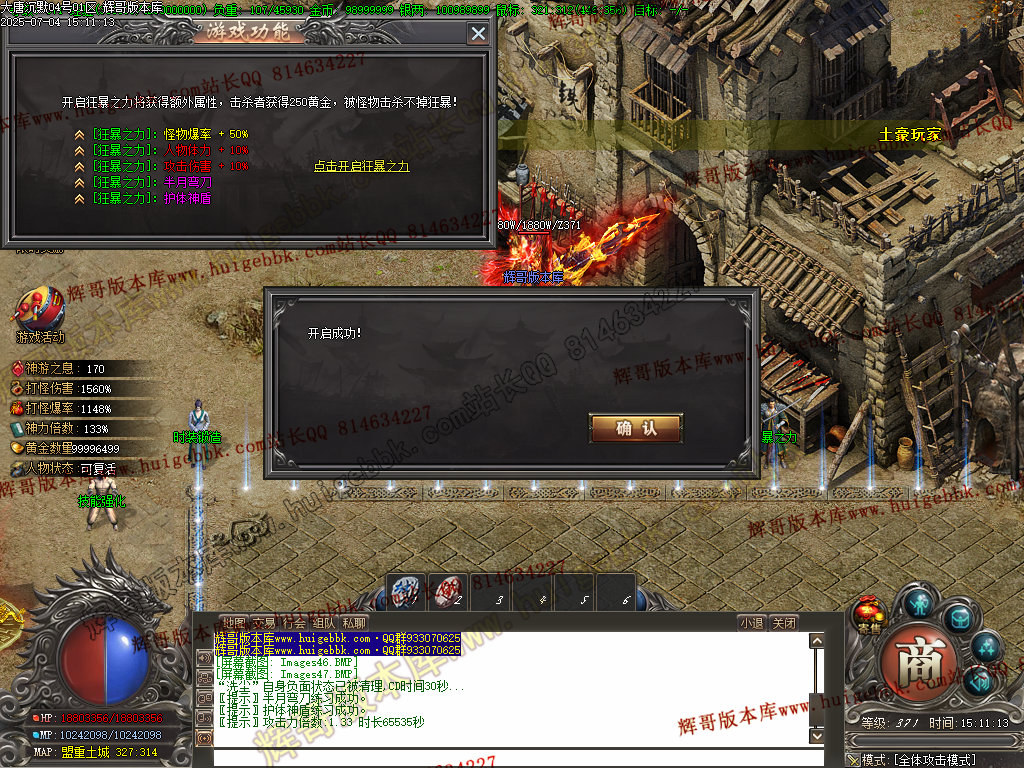
Task: Use the item in hotbar slot 1
Action: click(x=407, y=591)
